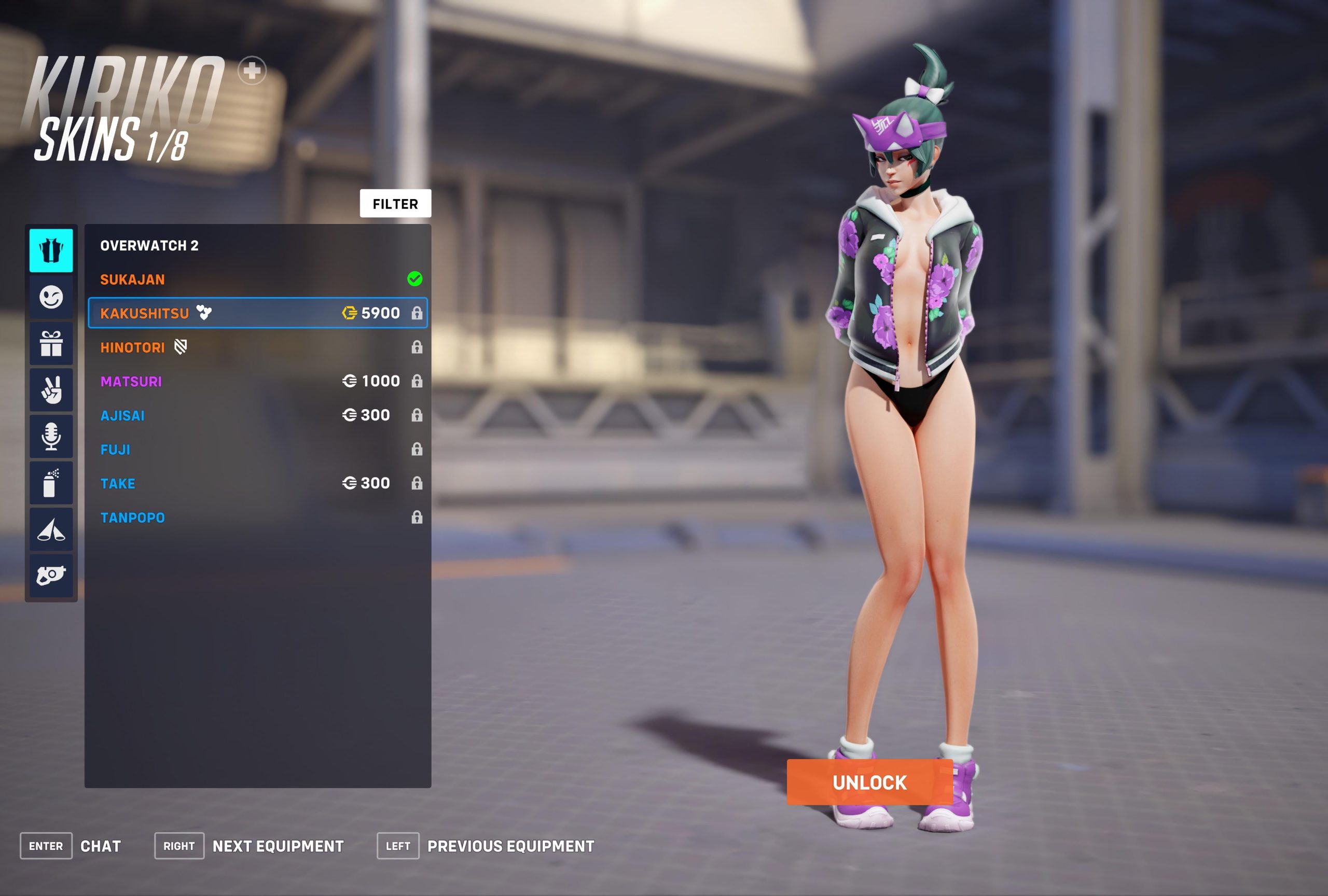
Task: Open the highlight intros tab
Action: (x=51, y=529)
